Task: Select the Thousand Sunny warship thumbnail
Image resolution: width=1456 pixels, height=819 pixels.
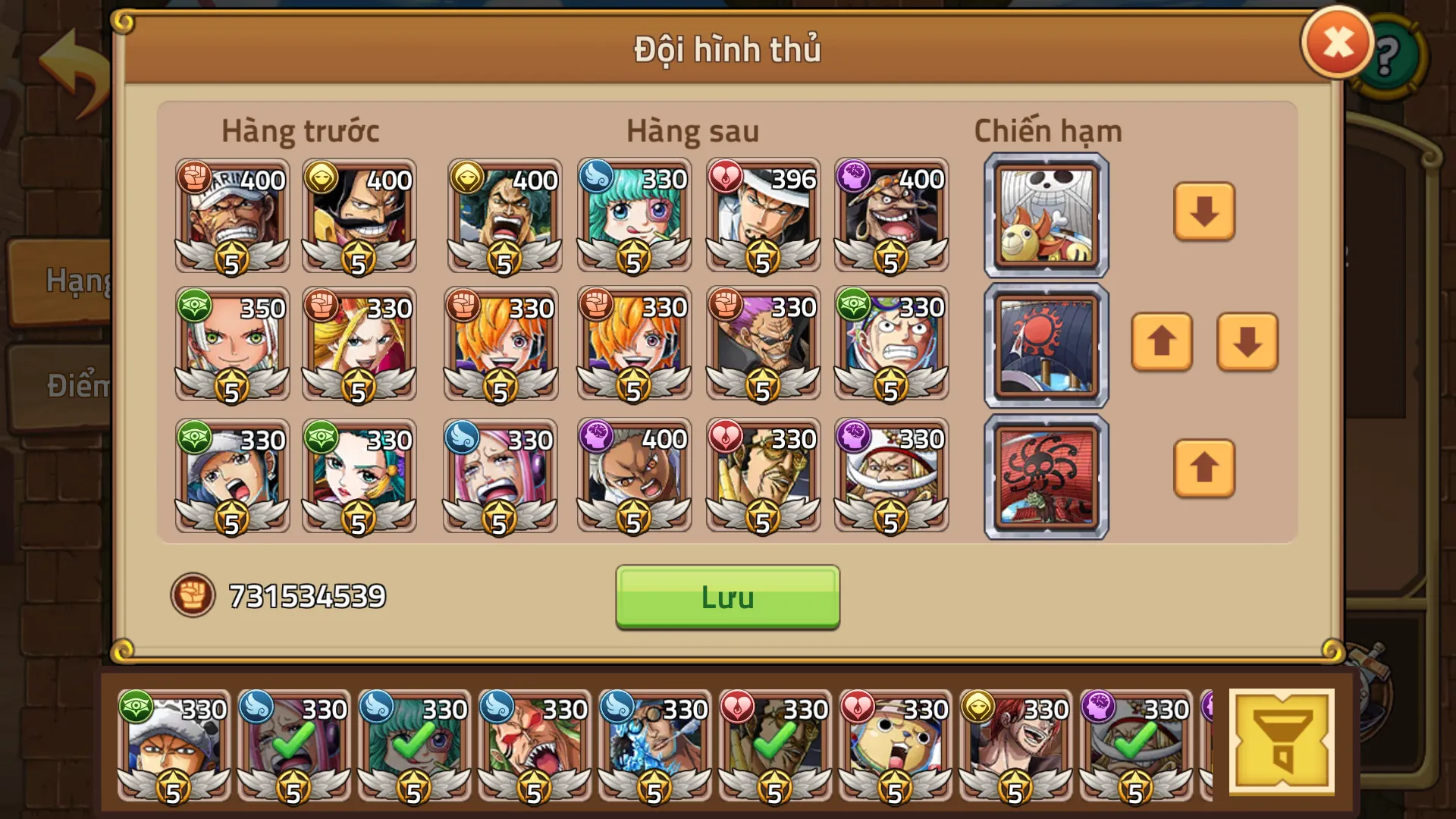Action: click(1045, 215)
